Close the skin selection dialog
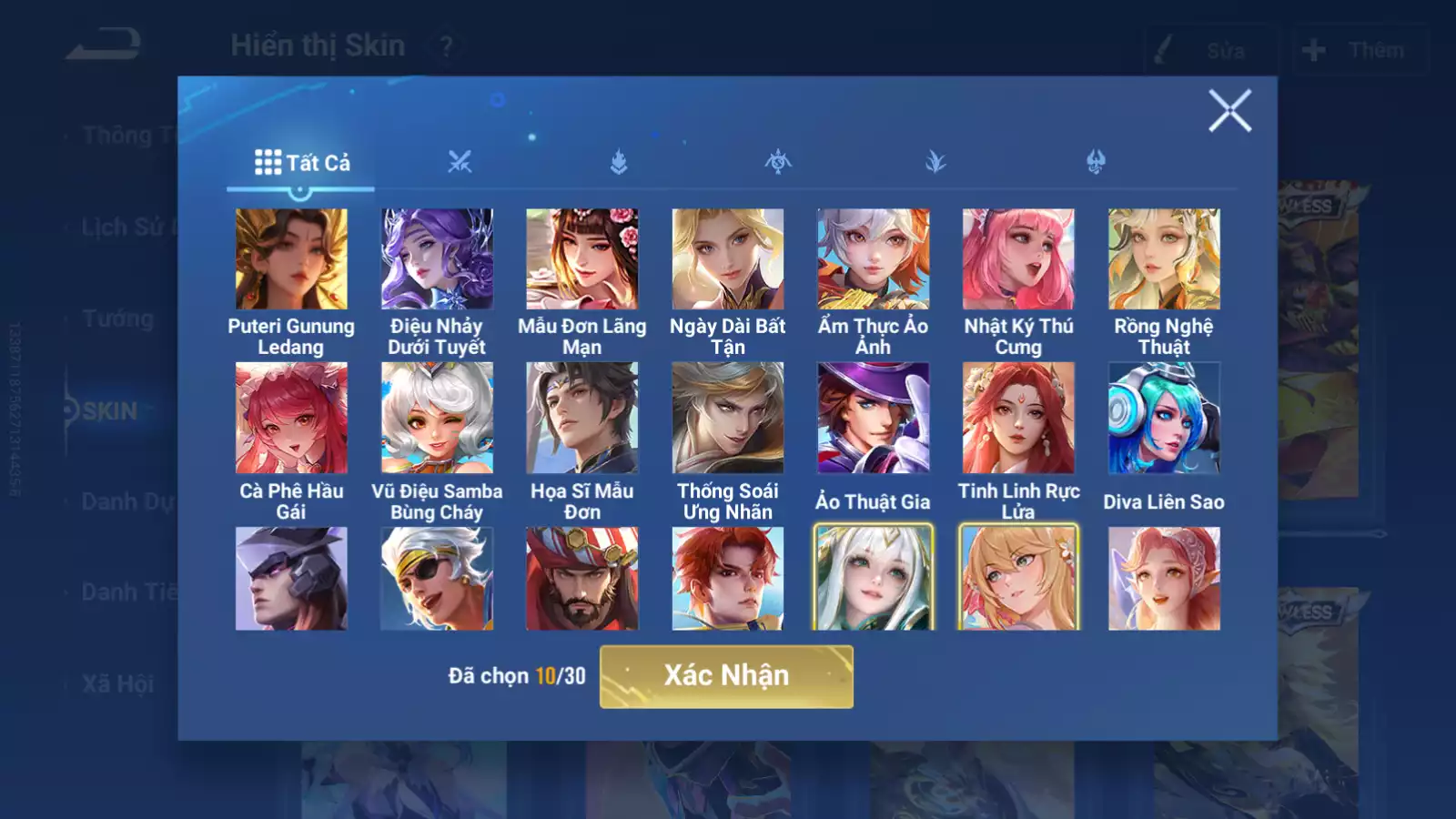The width and height of the screenshot is (1456, 819). tap(1229, 111)
